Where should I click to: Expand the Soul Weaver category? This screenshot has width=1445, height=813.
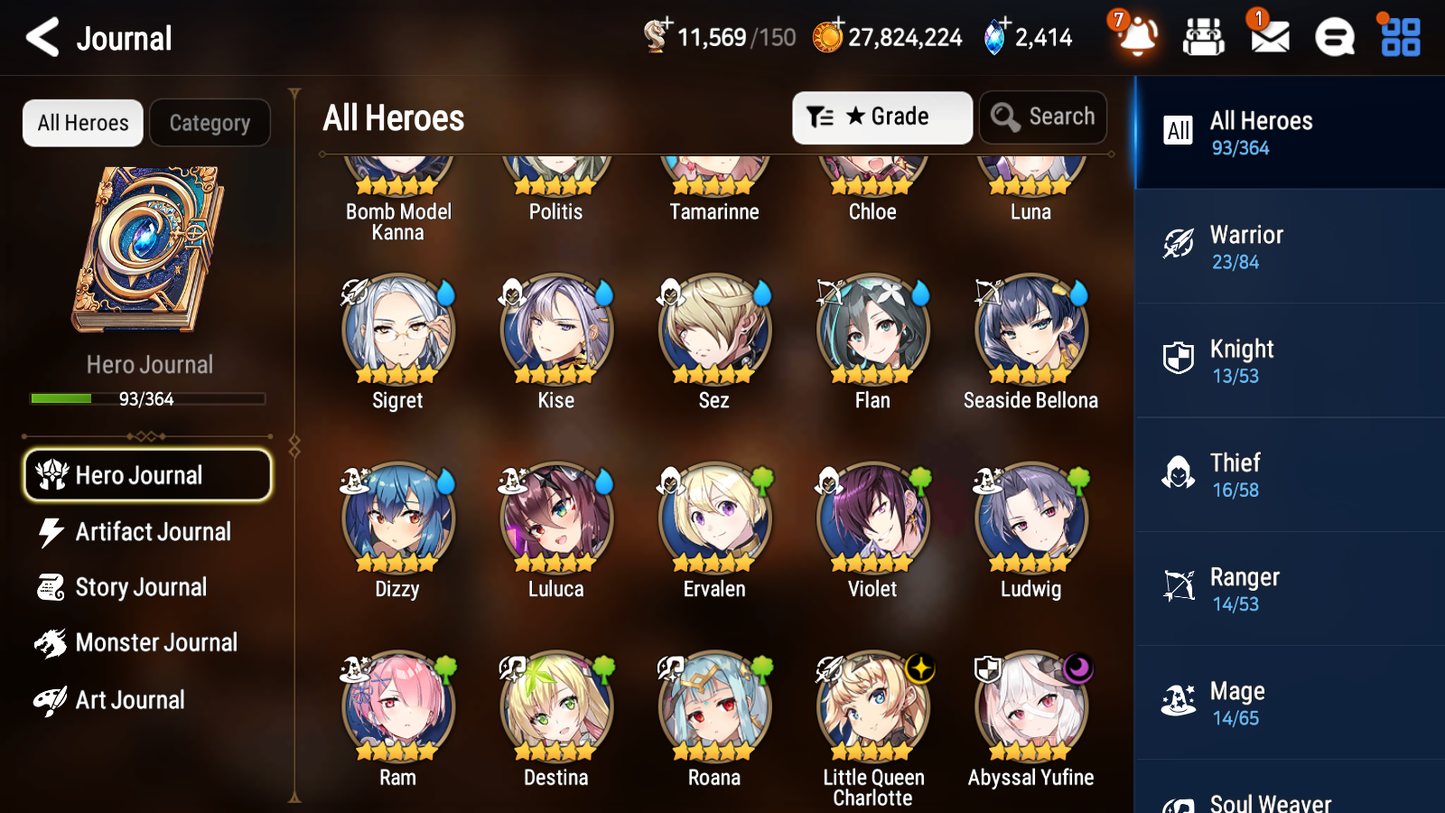pyautogui.click(x=1270, y=800)
